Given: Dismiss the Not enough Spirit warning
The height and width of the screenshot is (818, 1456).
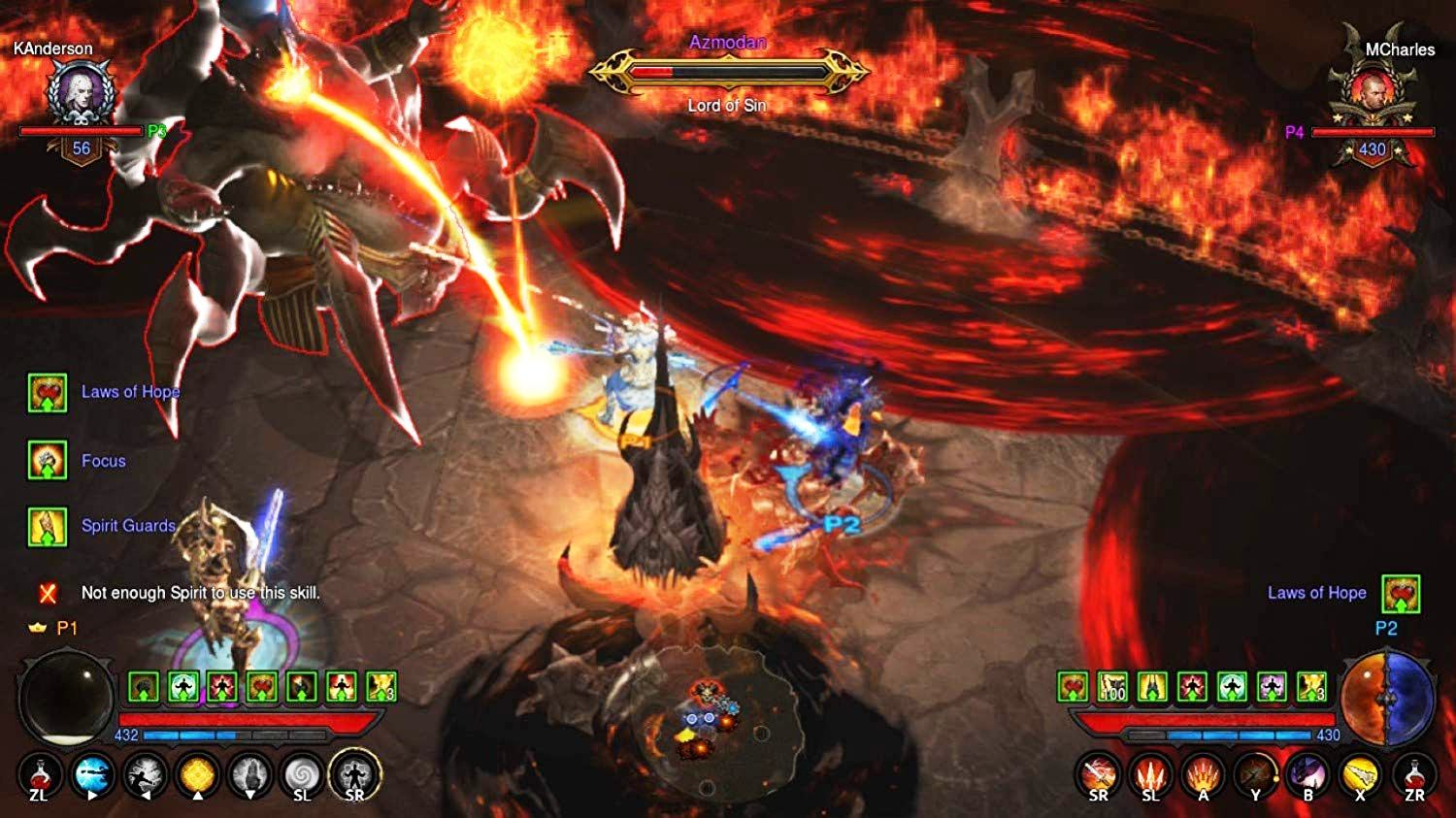Looking at the screenshot, I should (45, 590).
